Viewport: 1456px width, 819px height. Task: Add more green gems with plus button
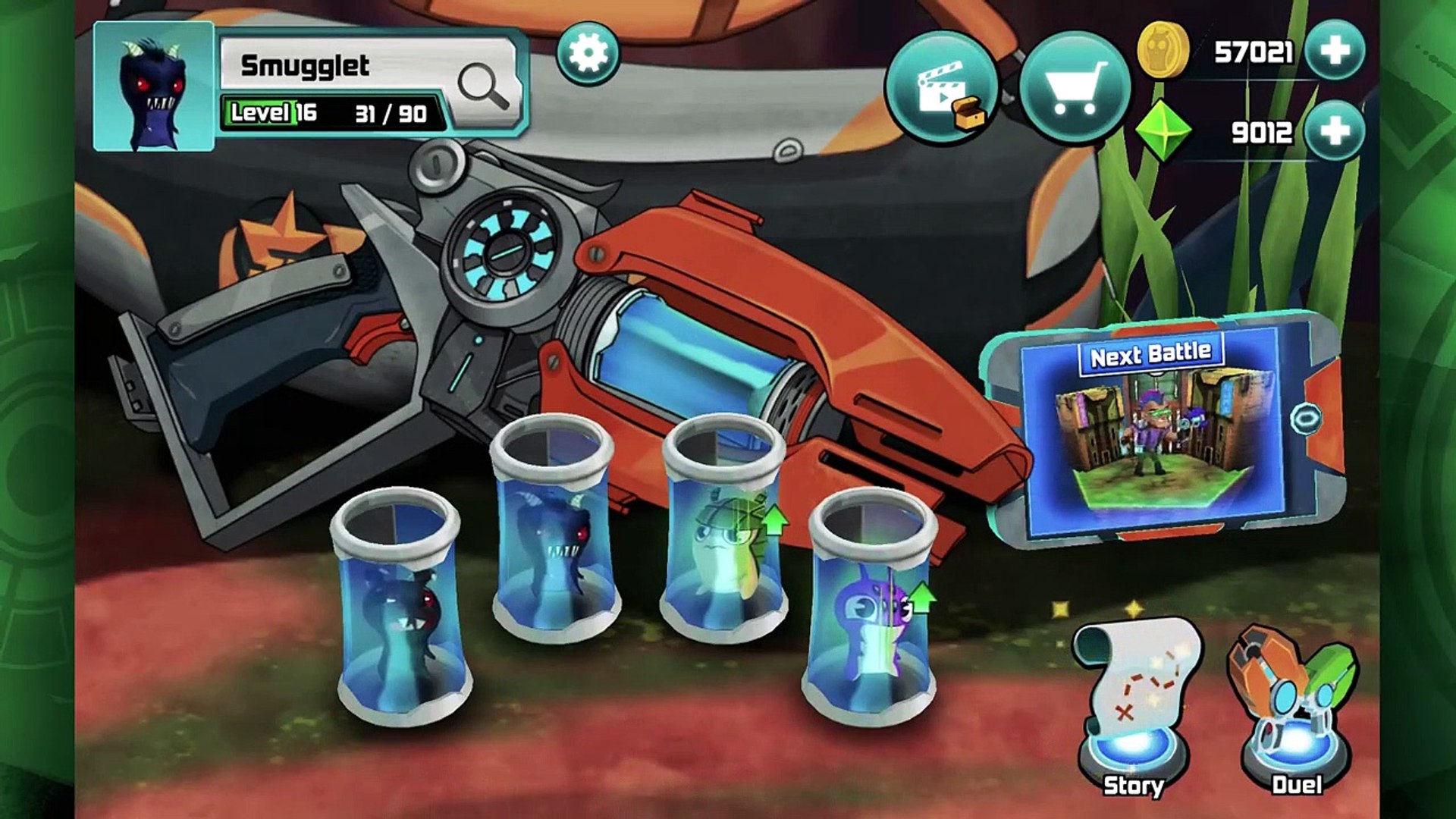pos(1335,131)
